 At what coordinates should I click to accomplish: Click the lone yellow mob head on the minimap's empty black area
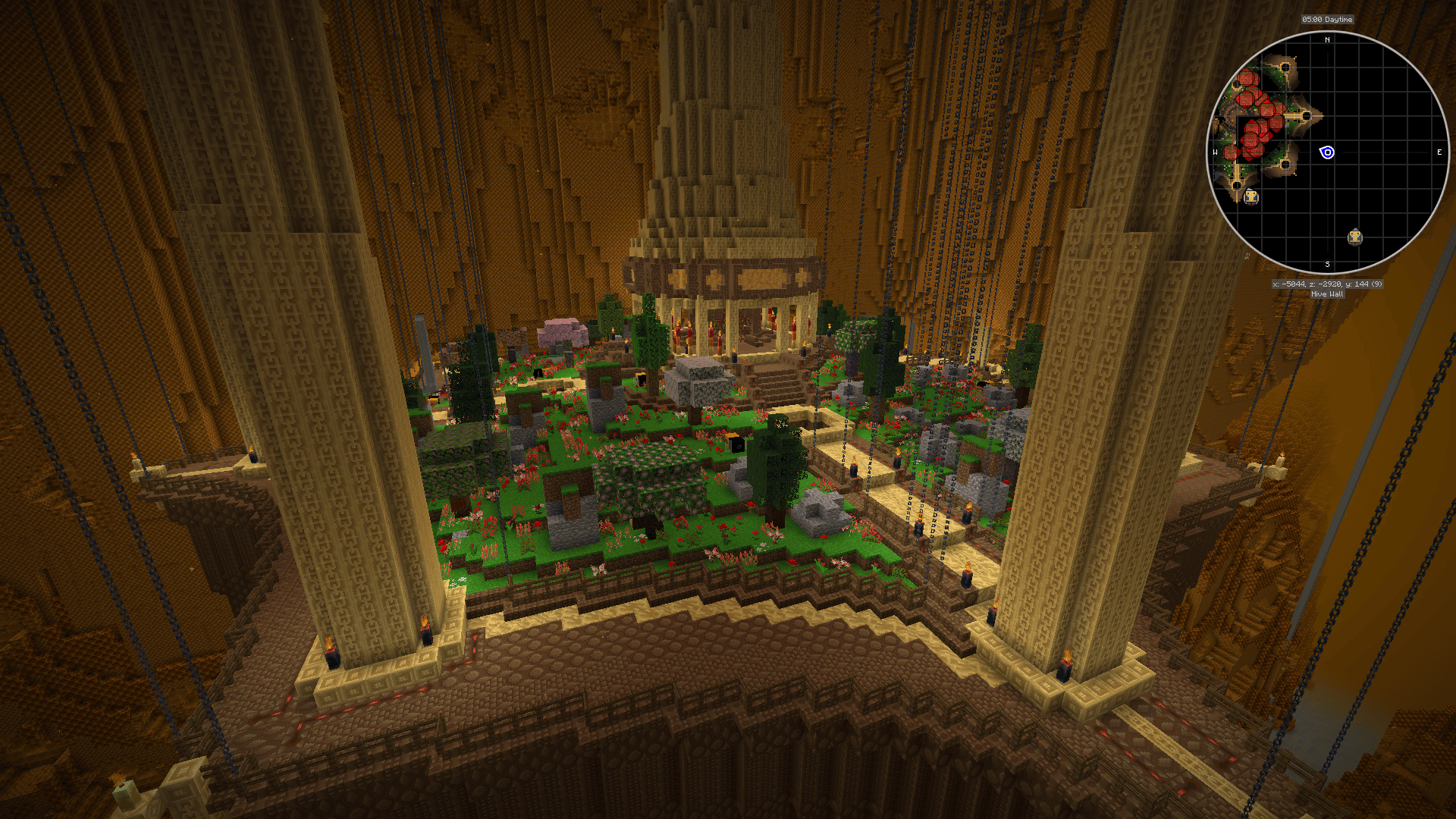click(x=1355, y=237)
